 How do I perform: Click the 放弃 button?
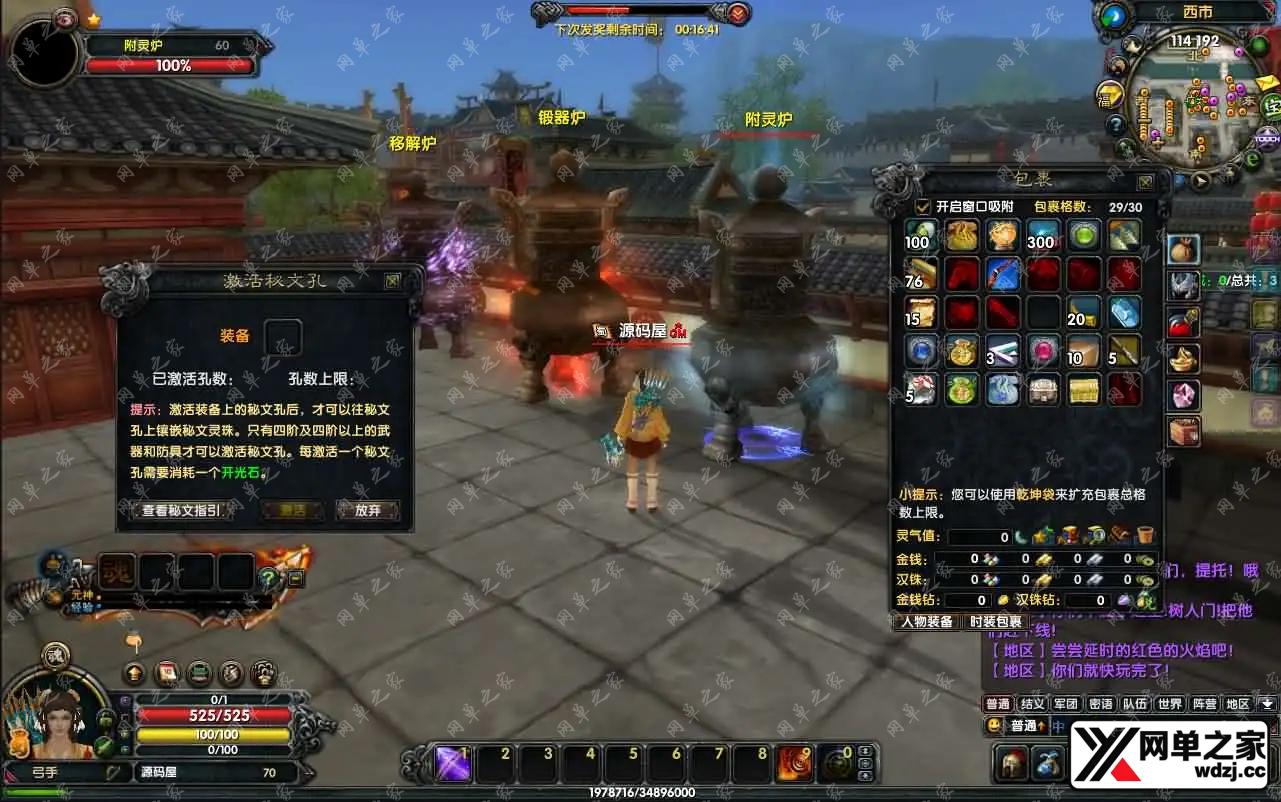(x=367, y=511)
